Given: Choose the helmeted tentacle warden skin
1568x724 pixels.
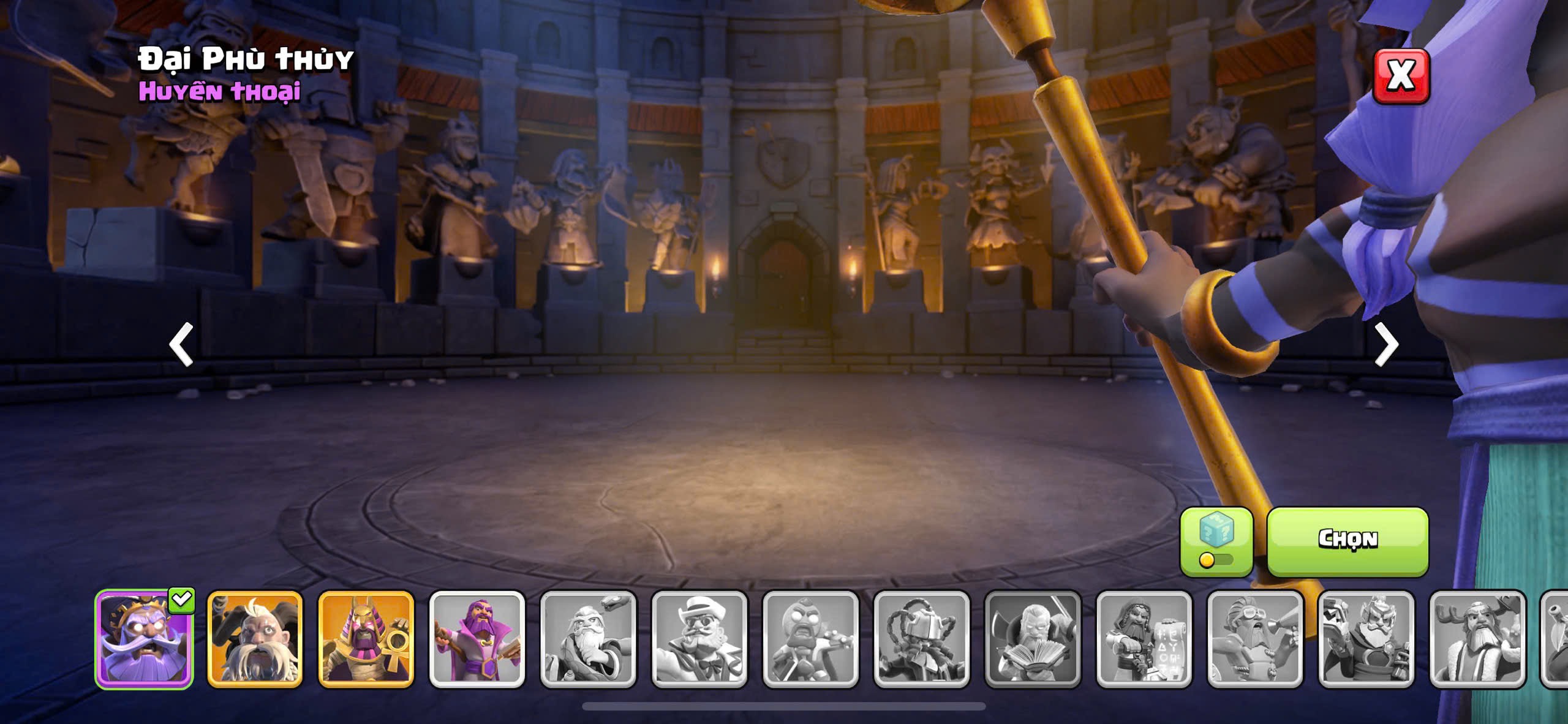Looking at the screenshot, I should [x=921, y=639].
